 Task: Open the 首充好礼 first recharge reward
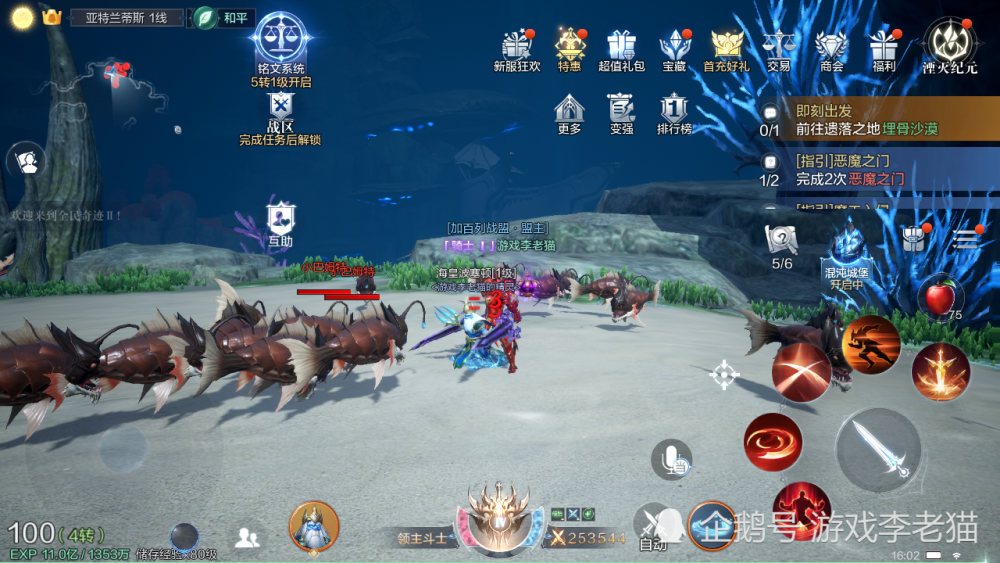coord(726,47)
